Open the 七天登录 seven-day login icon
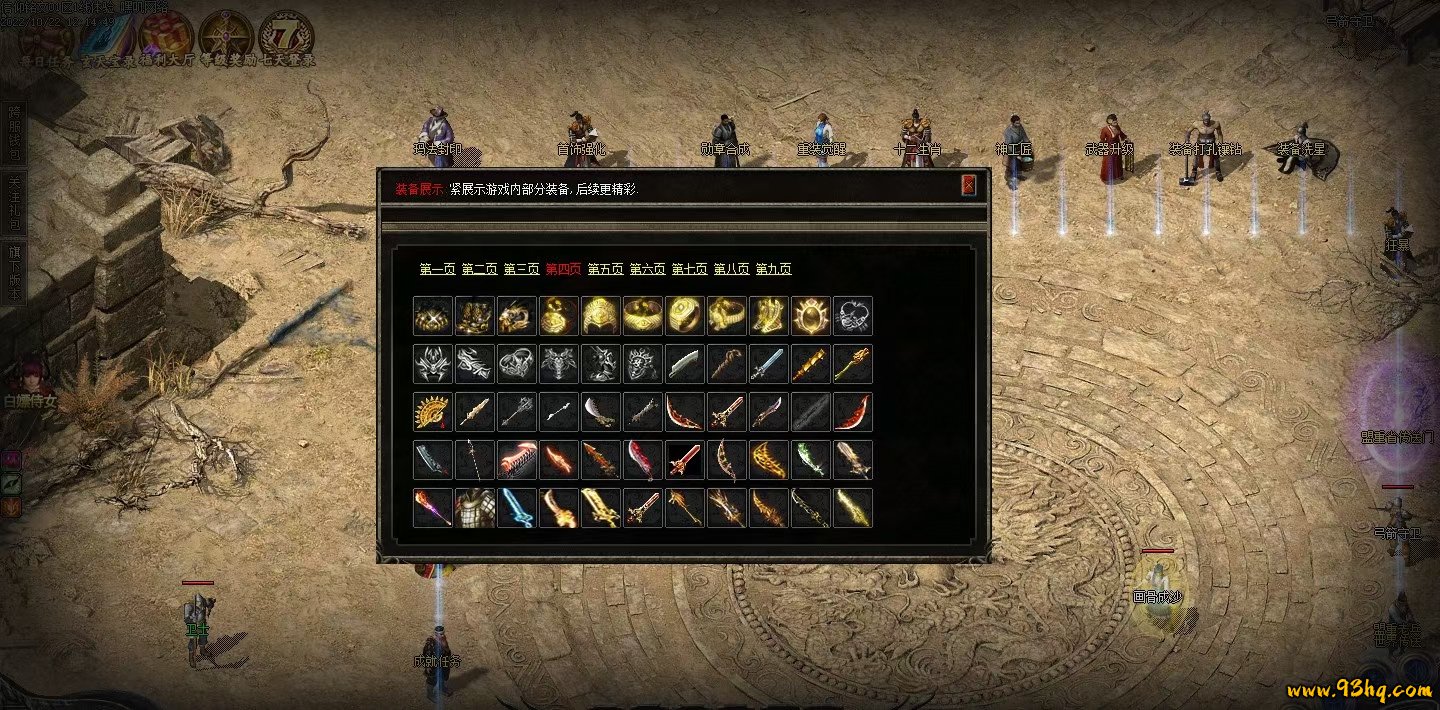The image size is (1440, 710). pyautogui.click(x=286, y=37)
